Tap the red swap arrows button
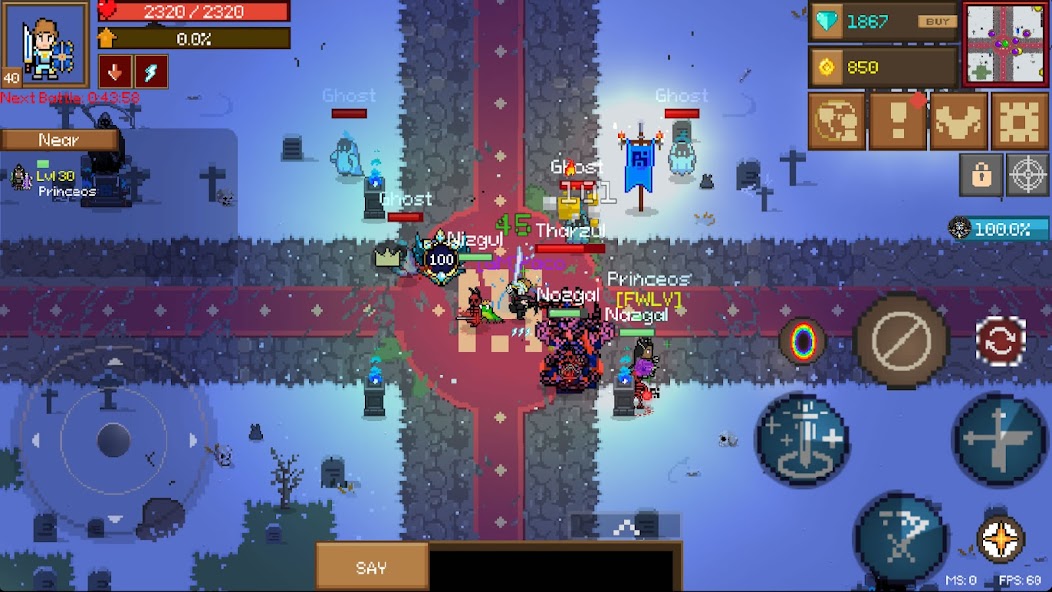The height and width of the screenshot is (592, 1052). click(1001, 341)
